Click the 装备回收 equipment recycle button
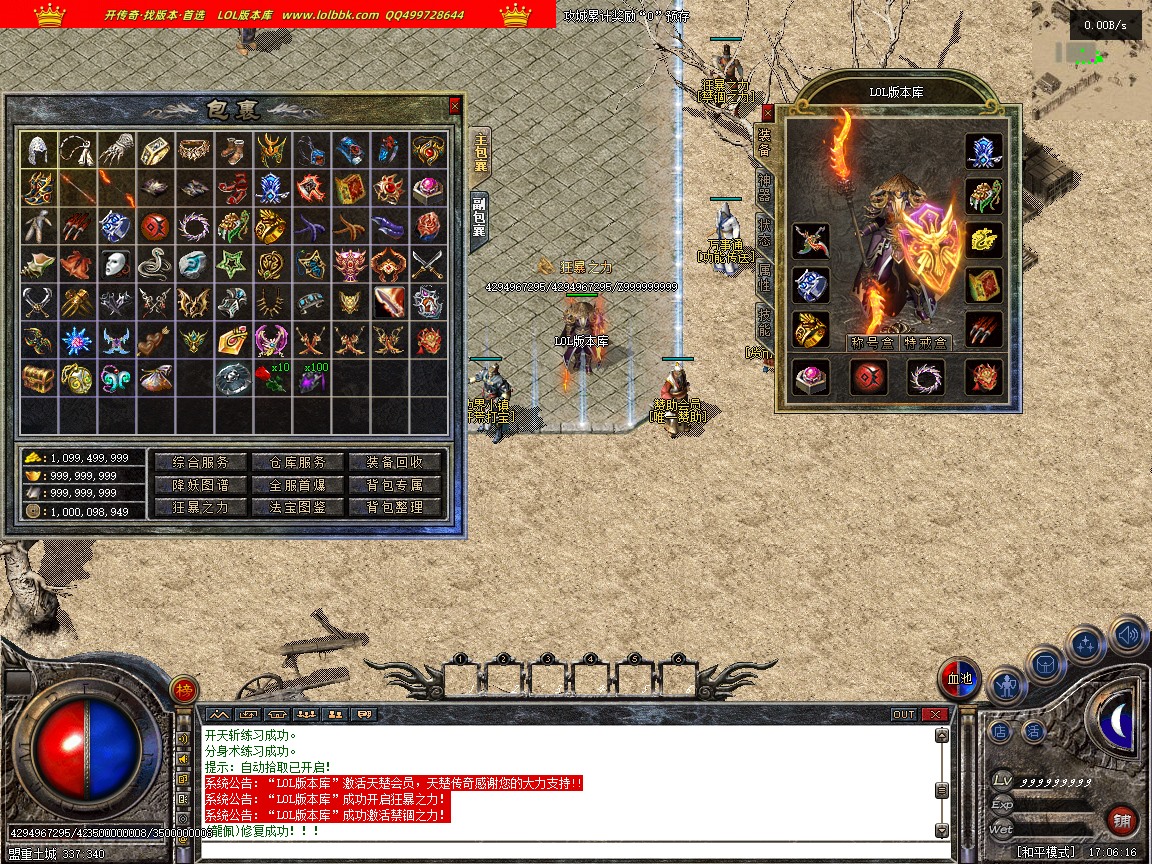 click(395, 462)
